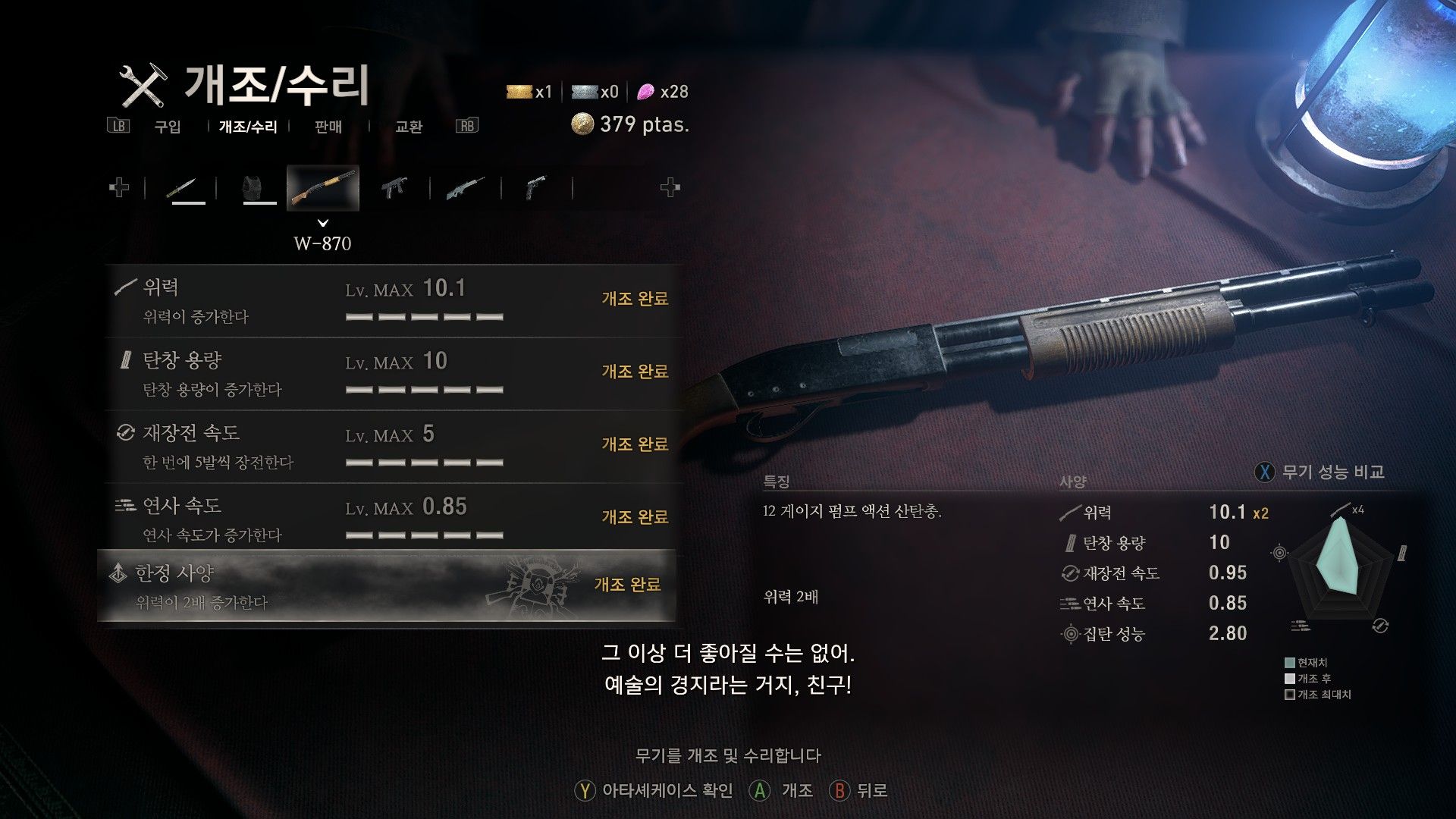This screenshot has width=1456, height=819.
Task: Click the reload speed icon beside 재장전 속도
Action: point(127,433)
